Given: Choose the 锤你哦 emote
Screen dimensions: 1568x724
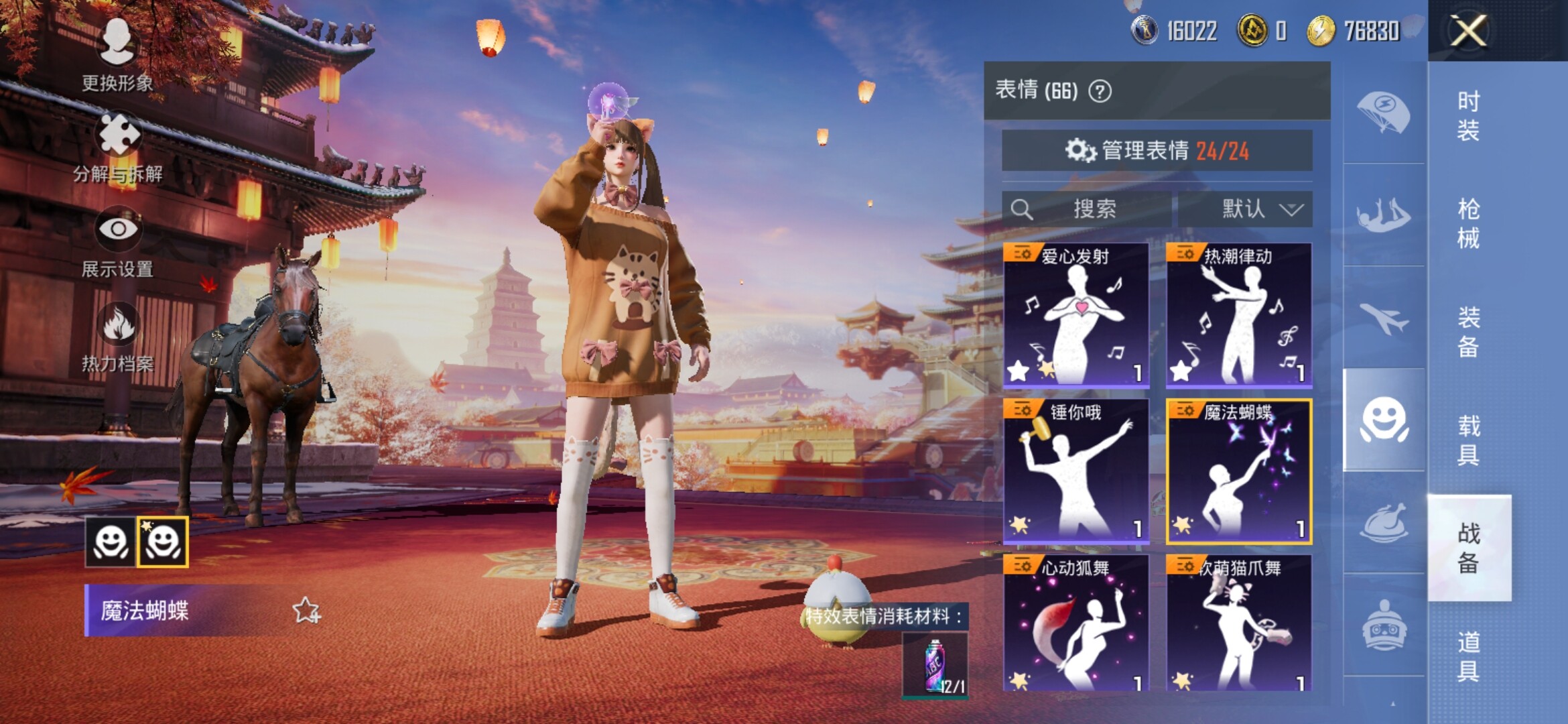Looking at the screenshot, I should point(1076,471).
